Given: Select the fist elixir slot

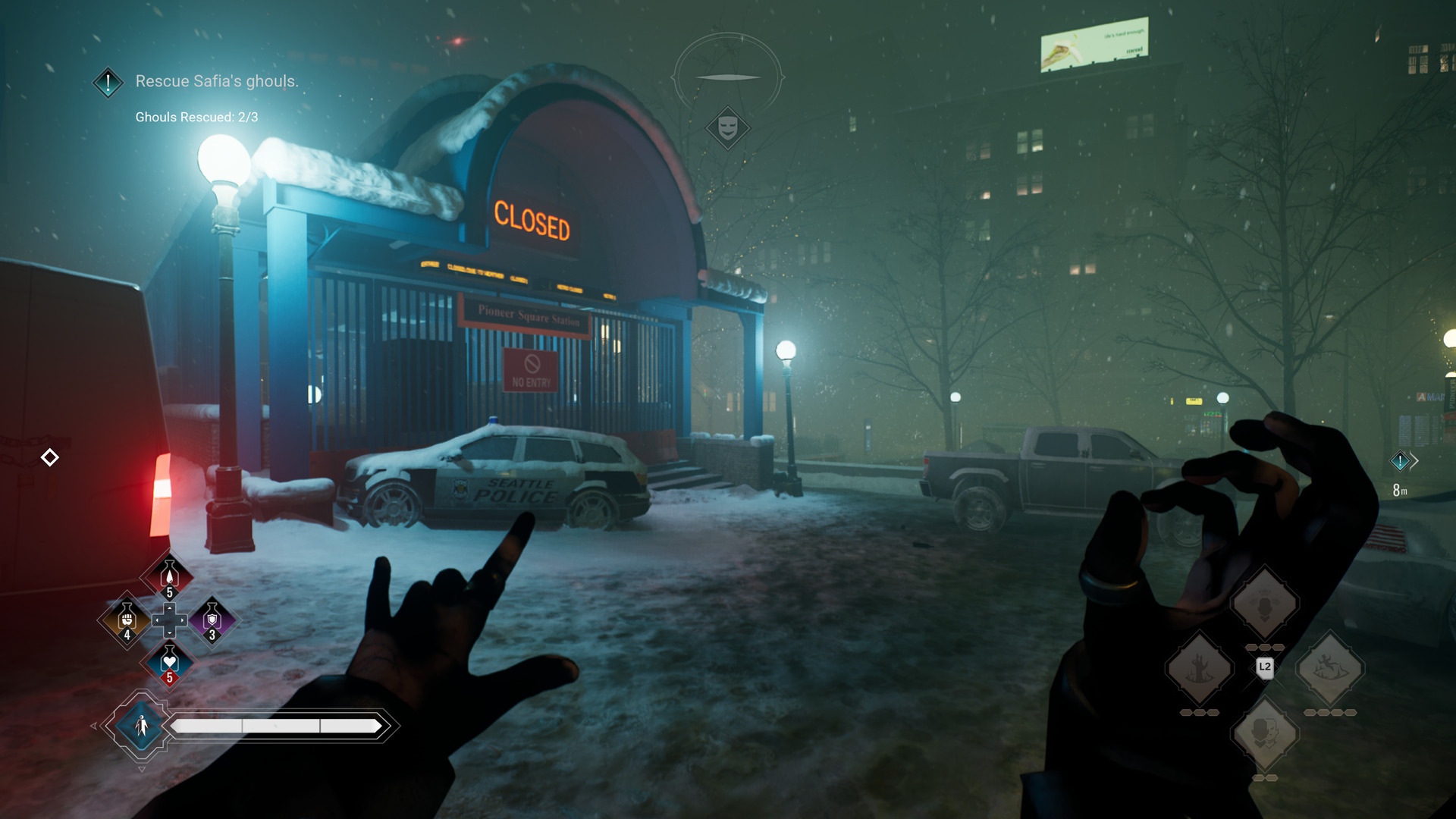Looking at the screenshot, I should [x=127, y=620].
